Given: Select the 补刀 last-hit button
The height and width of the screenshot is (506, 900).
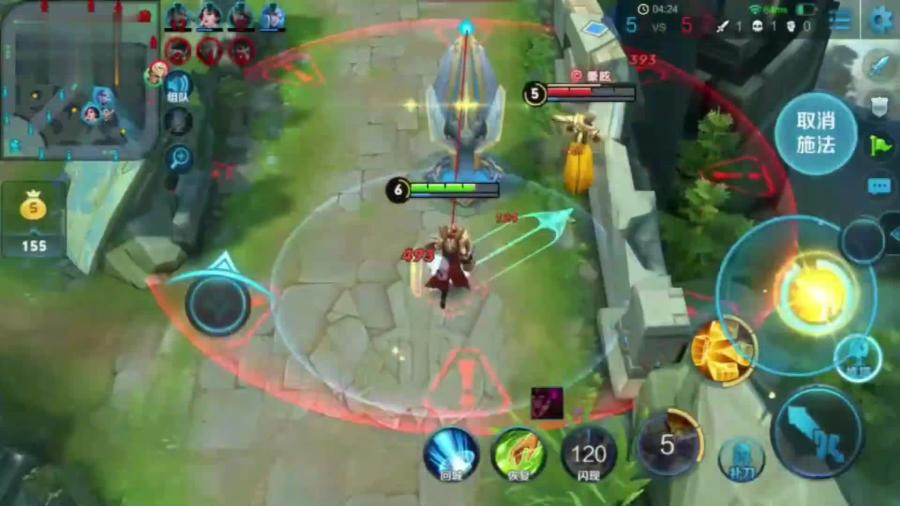Looking at the screenshot, I should point(741,457).
